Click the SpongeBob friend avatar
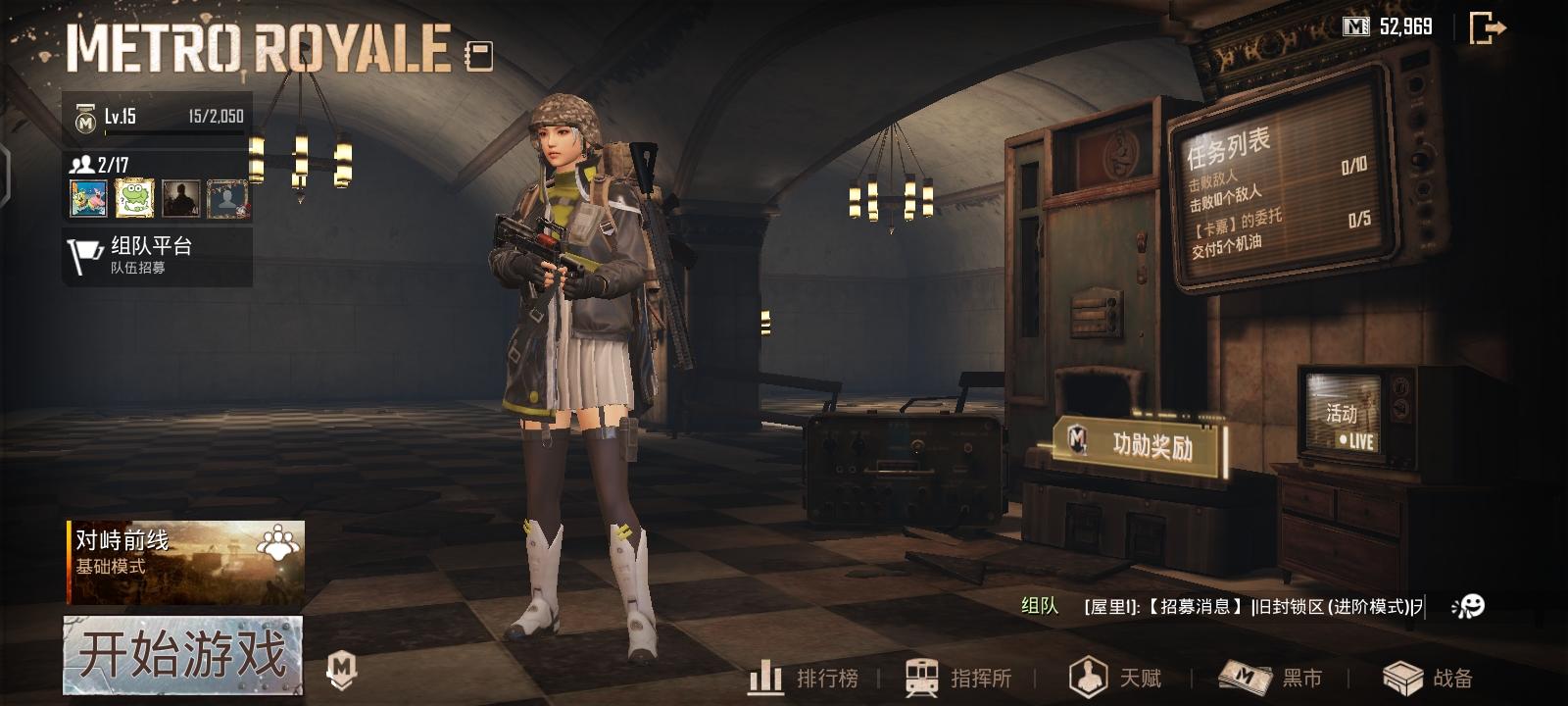The image size is (1568, 706). 89,200
